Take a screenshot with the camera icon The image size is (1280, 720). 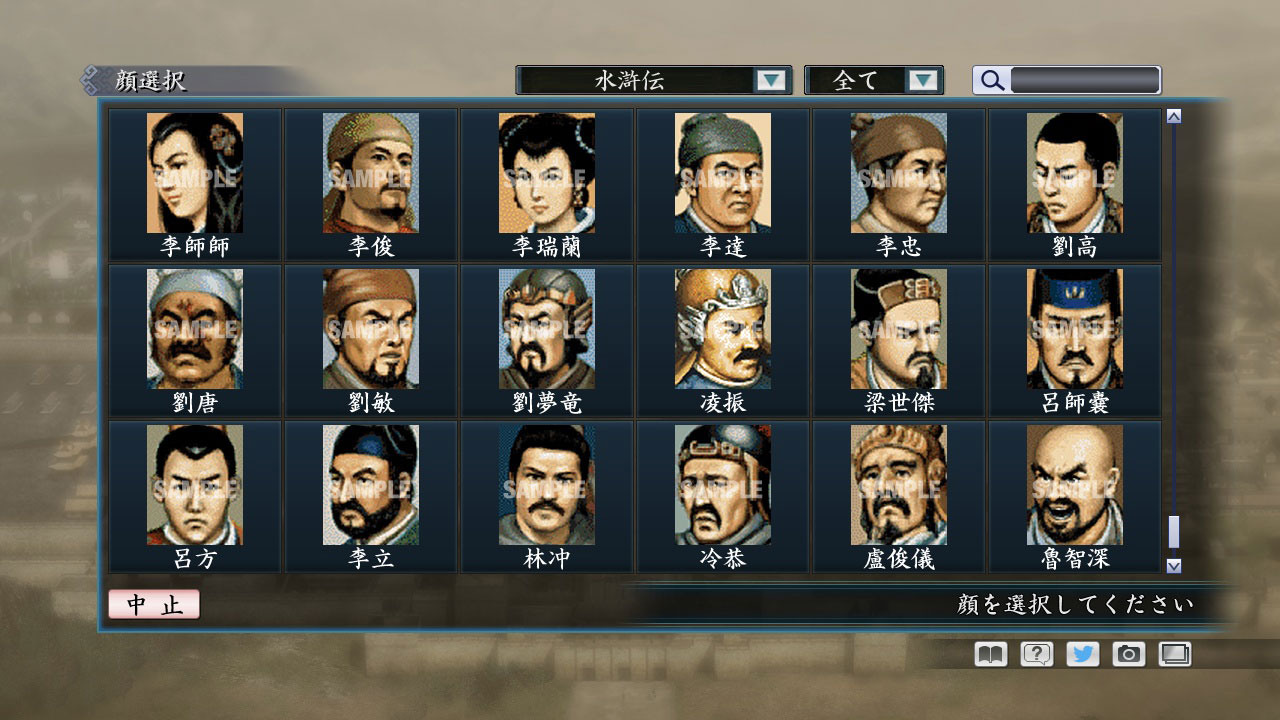tap(1128, 654)
